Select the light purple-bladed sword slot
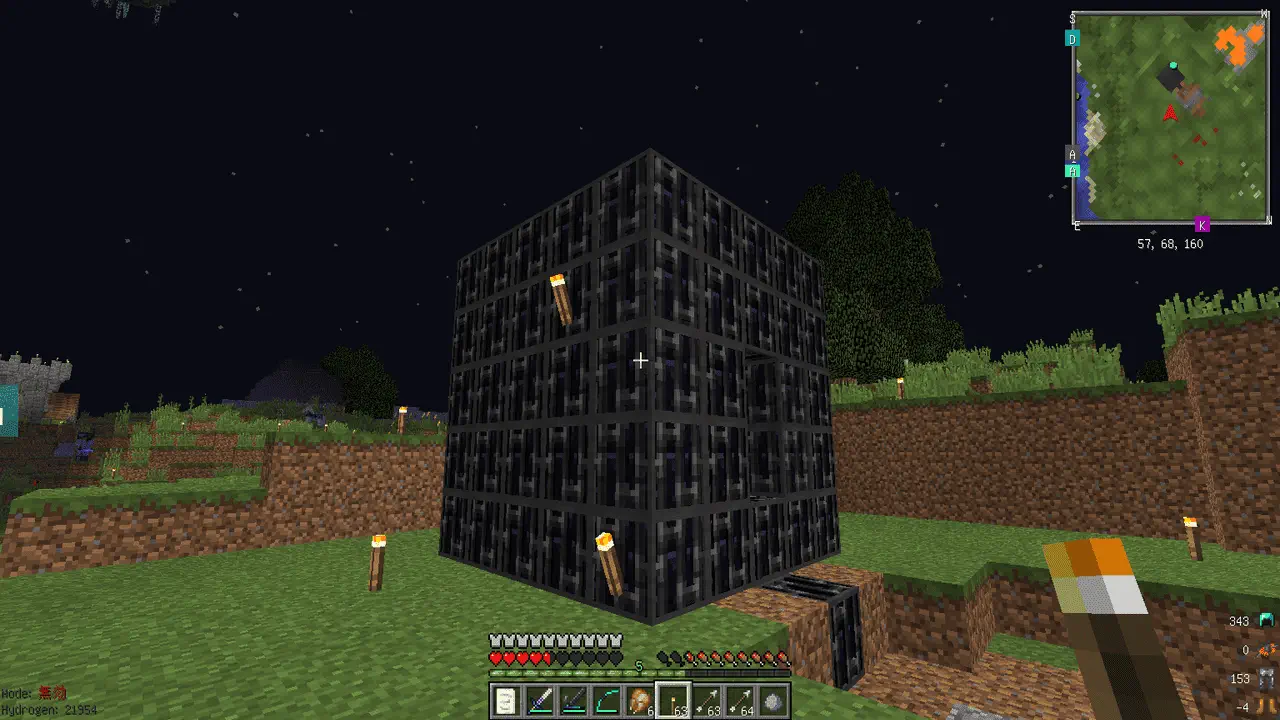Screen dimensions: 1280x720 [x=540, y=702]
